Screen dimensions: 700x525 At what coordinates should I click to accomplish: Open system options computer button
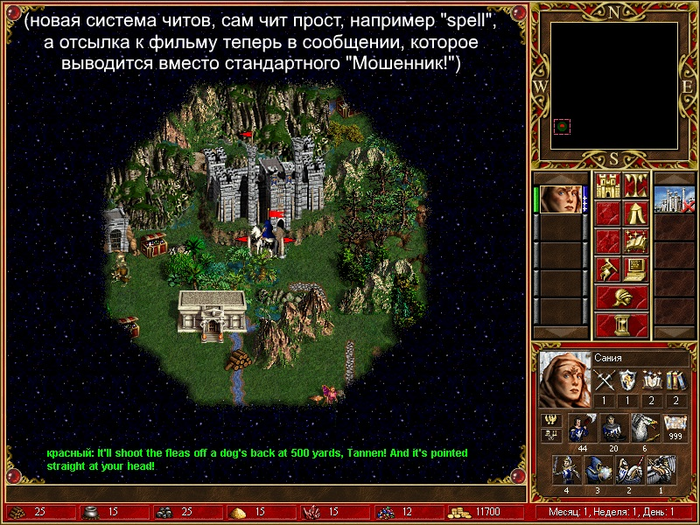[x=637, y=269]
